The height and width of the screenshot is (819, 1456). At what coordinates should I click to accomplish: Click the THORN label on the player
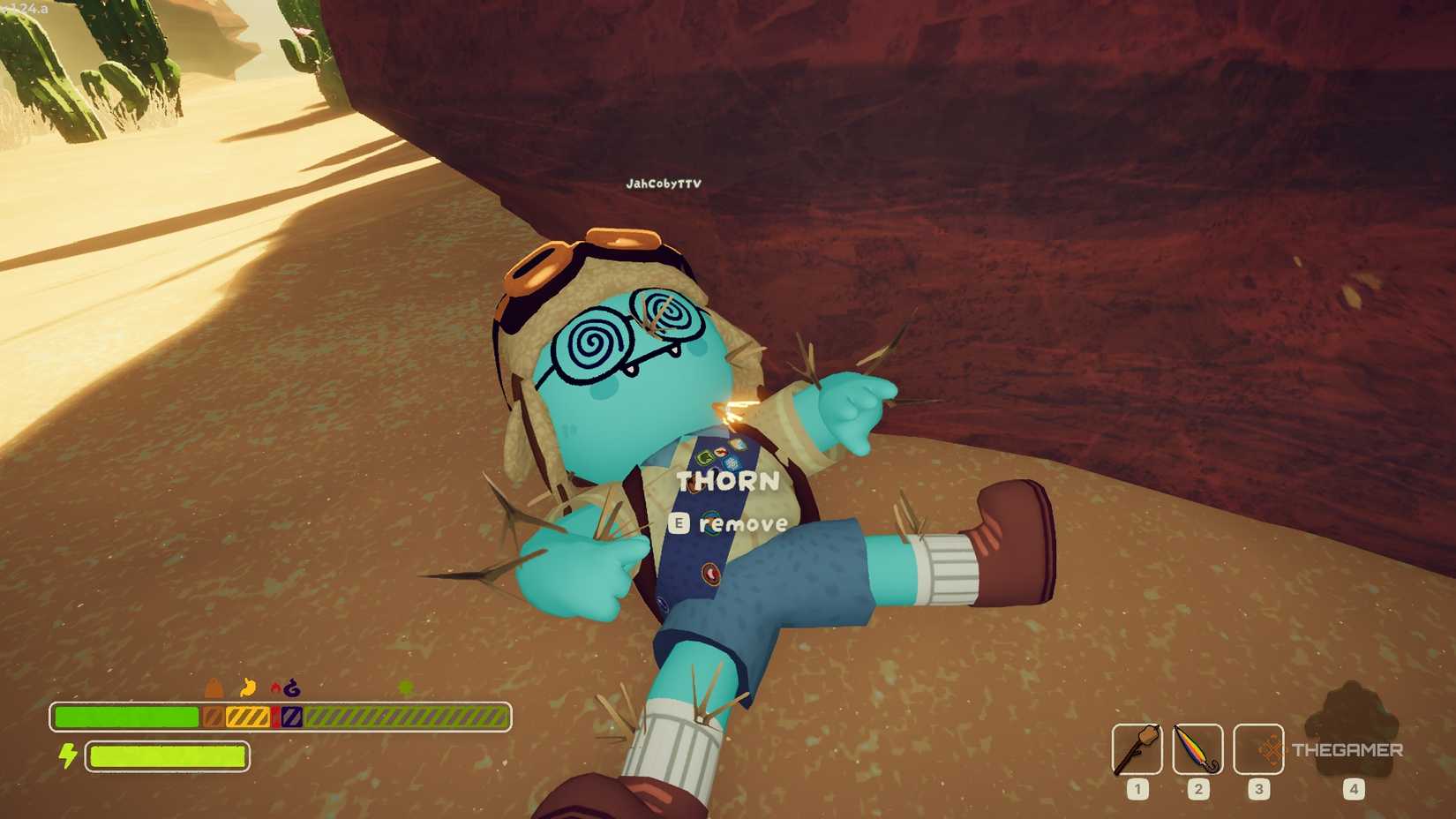coord(727,482)
